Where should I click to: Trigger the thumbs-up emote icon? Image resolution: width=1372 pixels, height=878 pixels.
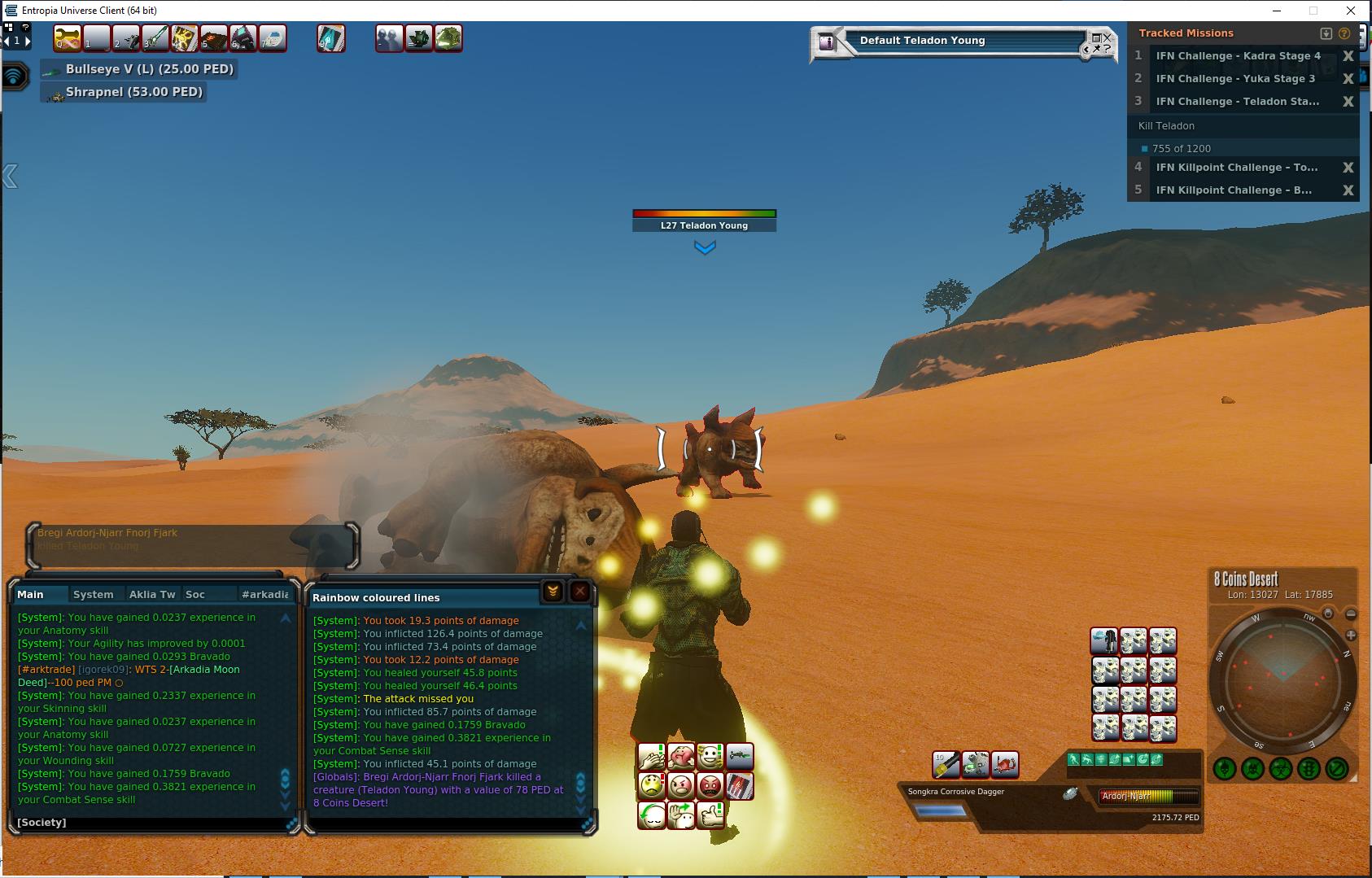point(710,815)
